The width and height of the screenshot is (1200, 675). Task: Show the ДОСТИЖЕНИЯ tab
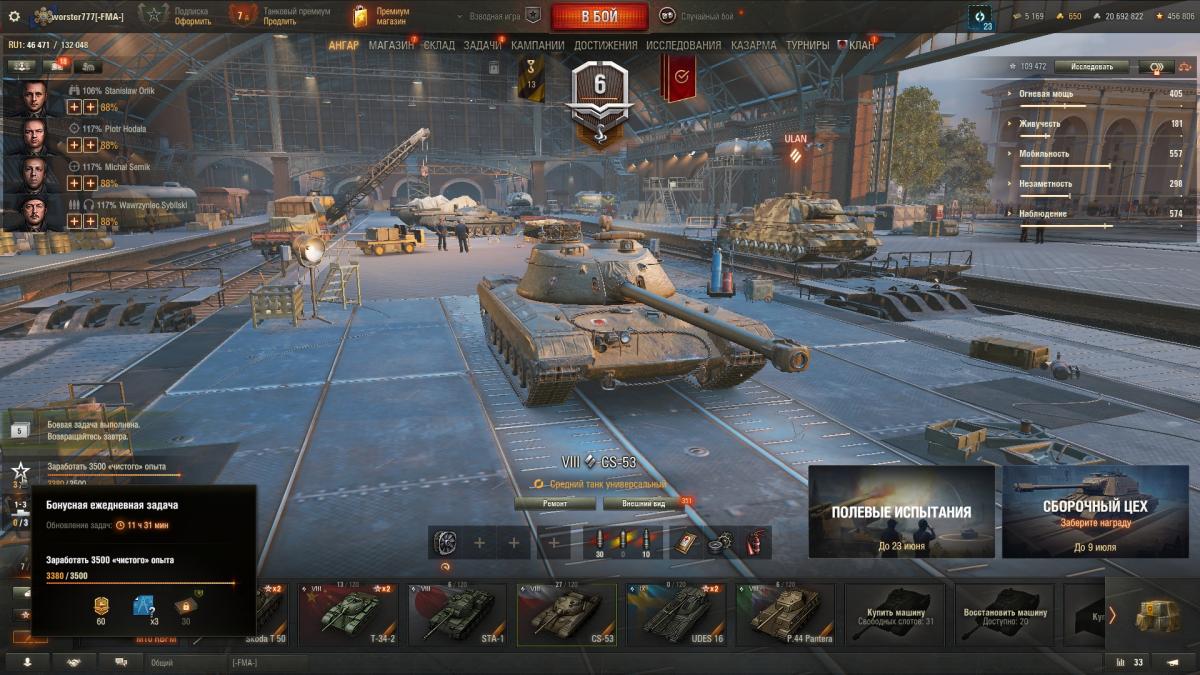[605, 45]
